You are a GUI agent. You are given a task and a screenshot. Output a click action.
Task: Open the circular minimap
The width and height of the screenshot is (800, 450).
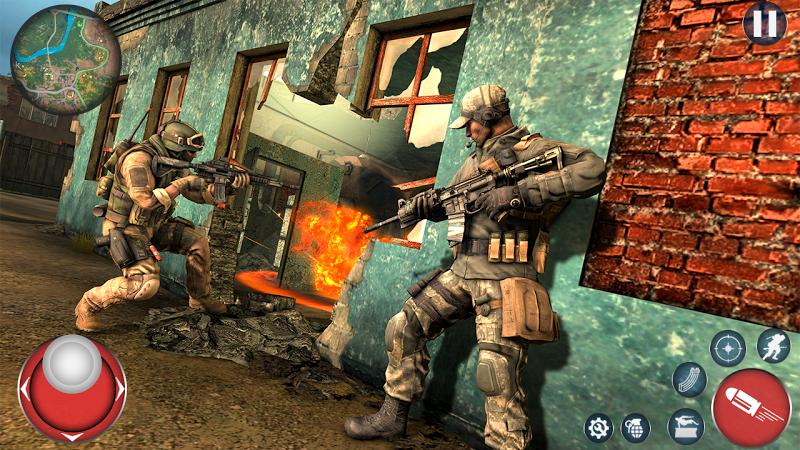tap(65, 59)
